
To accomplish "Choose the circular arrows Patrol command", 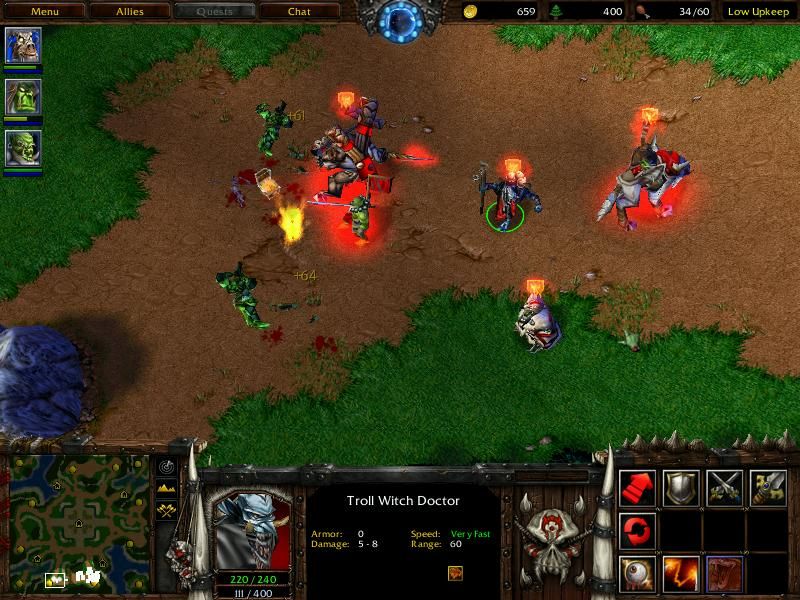I will point(637,529).
